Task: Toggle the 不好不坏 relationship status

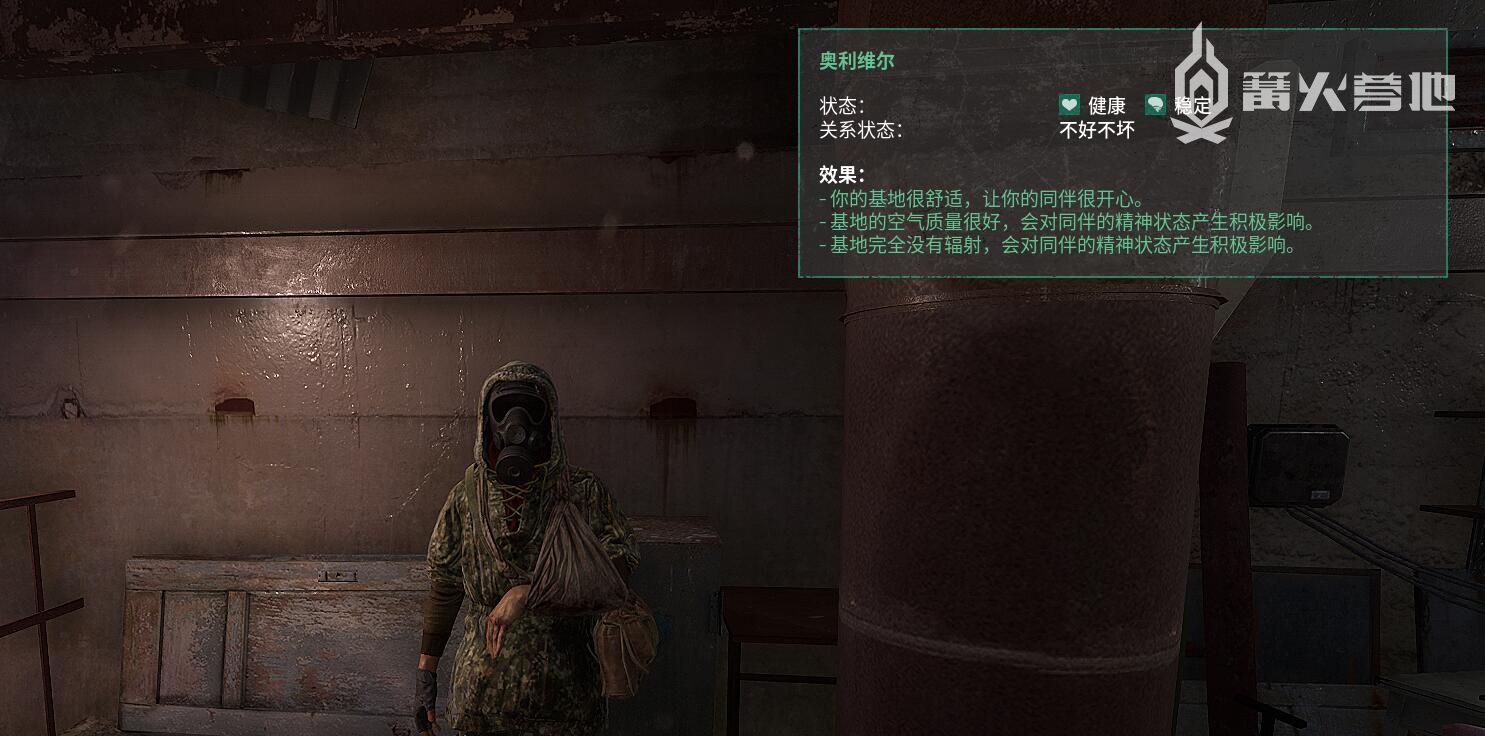Action: coord(1096,130)
